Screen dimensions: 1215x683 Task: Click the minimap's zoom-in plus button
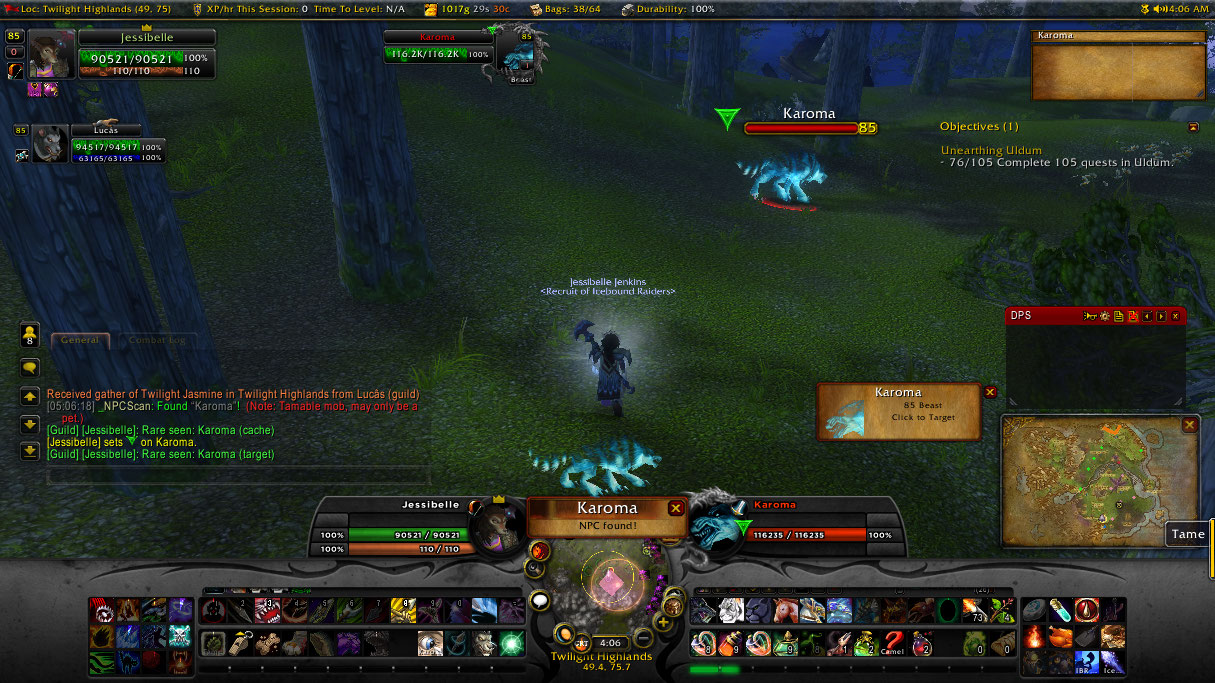click(x=662, y=622)
